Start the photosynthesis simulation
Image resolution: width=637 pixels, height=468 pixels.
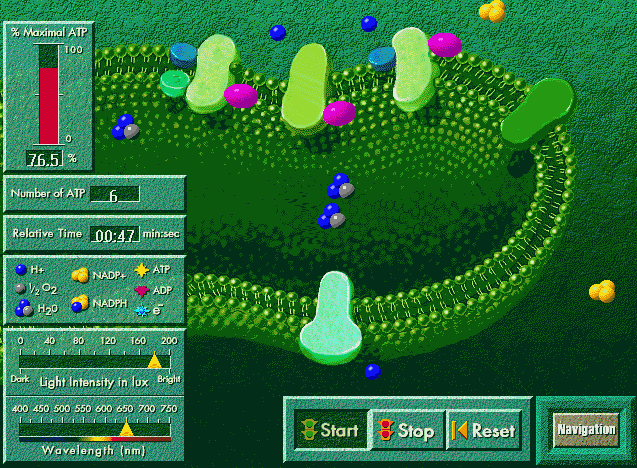tap(327, 431)
